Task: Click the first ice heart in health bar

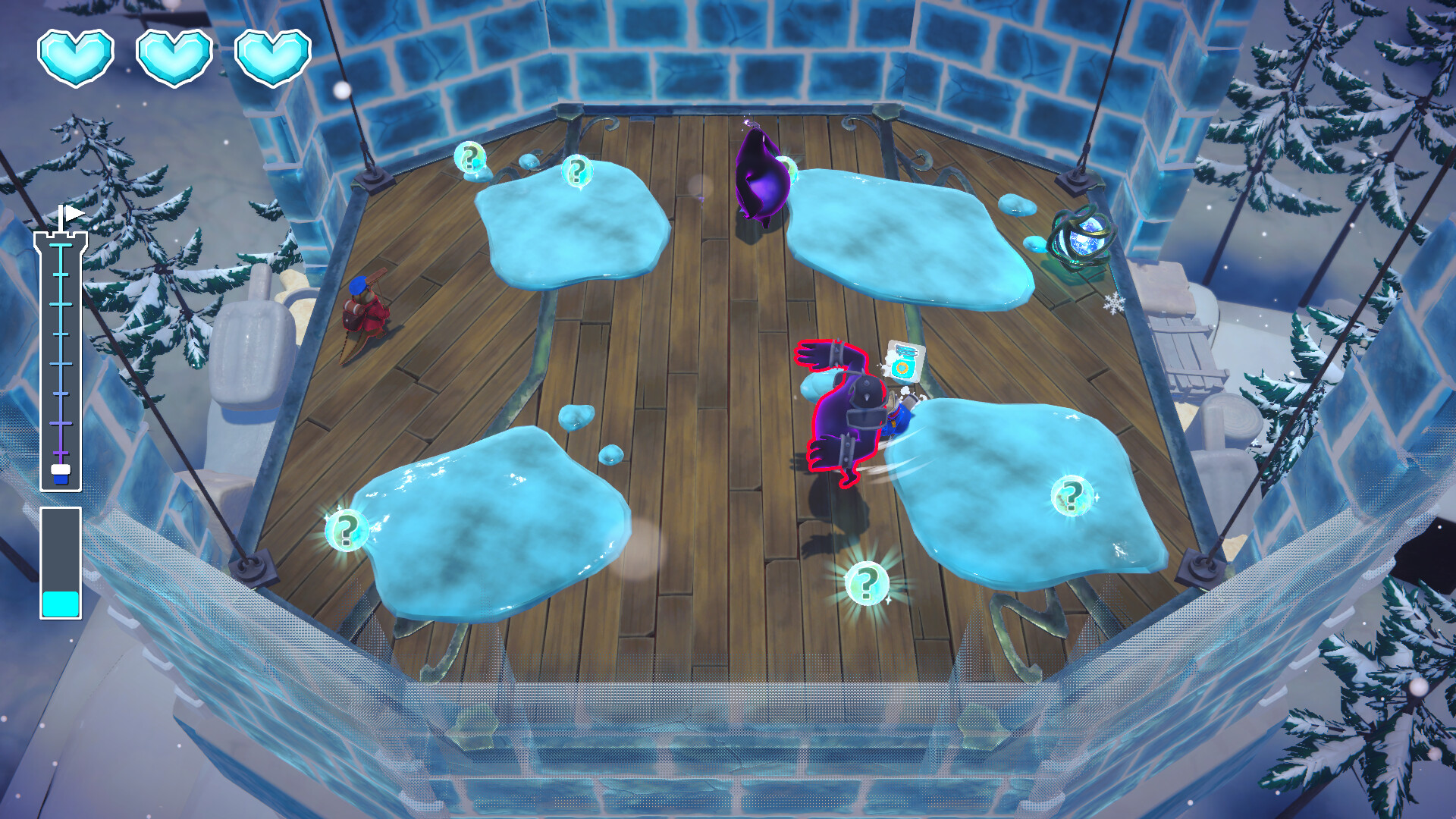Action: [76, 55]
